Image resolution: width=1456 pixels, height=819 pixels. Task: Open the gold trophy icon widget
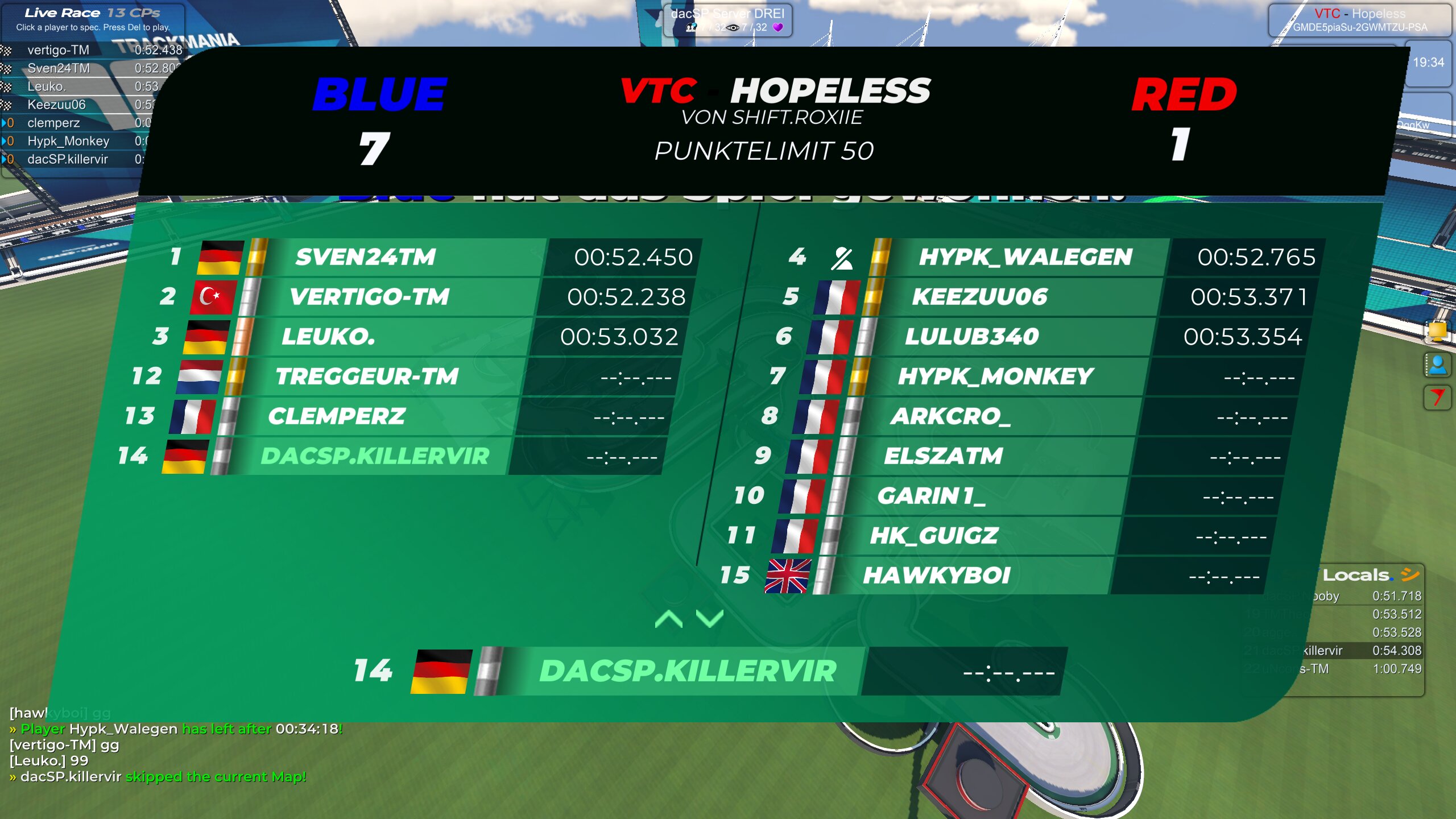click(1437, 331)
